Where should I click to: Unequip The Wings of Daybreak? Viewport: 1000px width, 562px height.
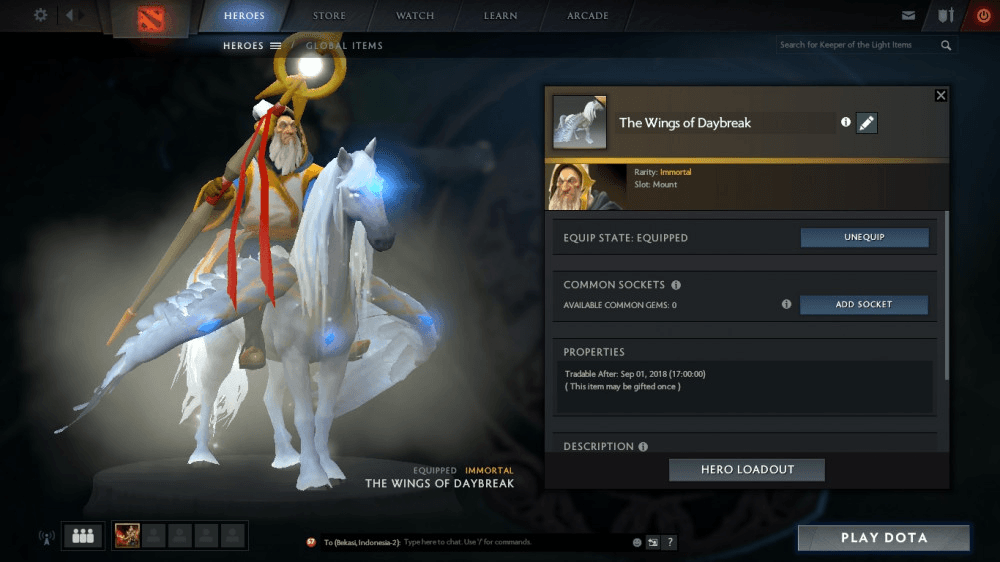click(864, 238)
